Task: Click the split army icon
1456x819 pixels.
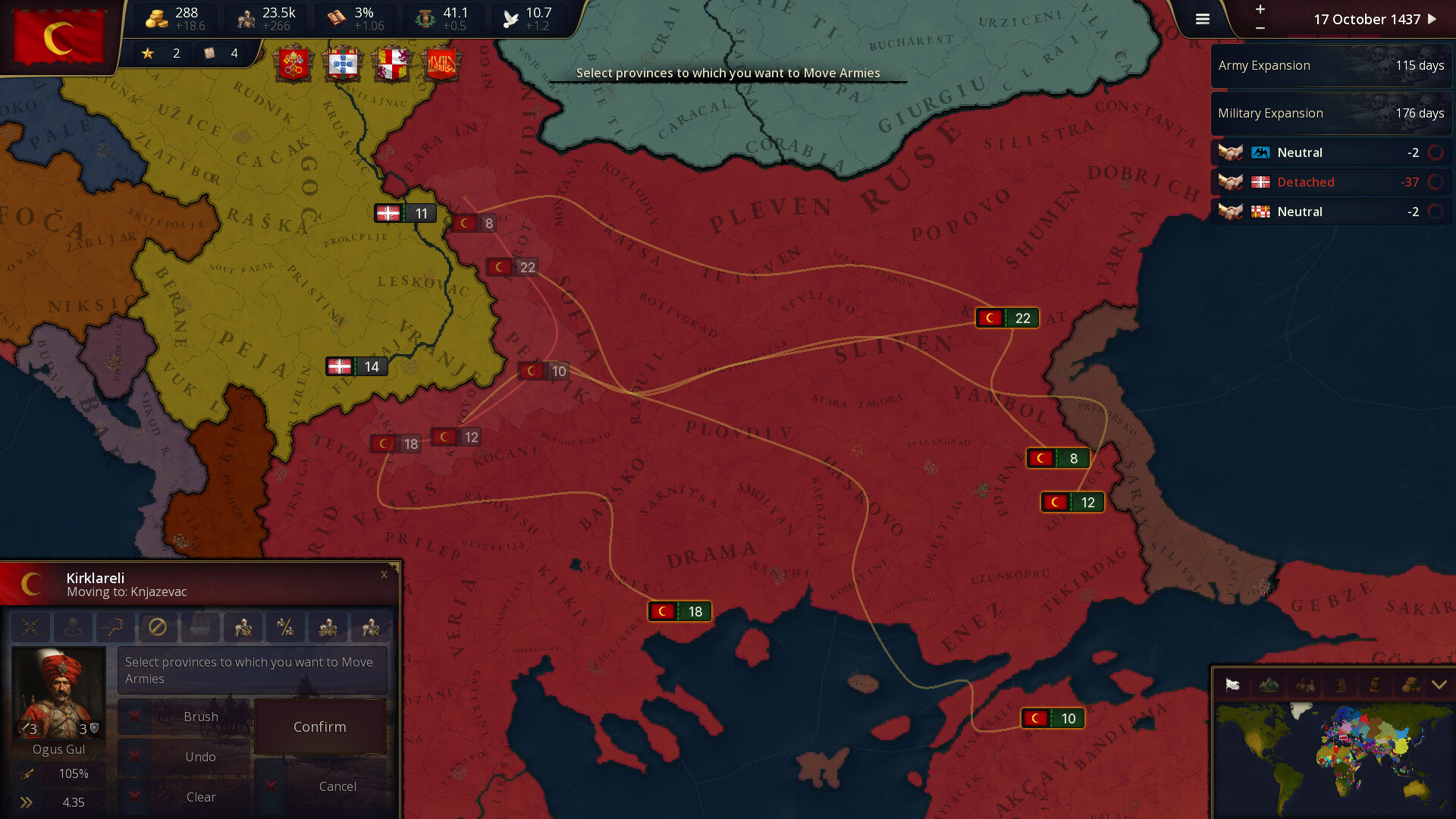Action: 286,628
